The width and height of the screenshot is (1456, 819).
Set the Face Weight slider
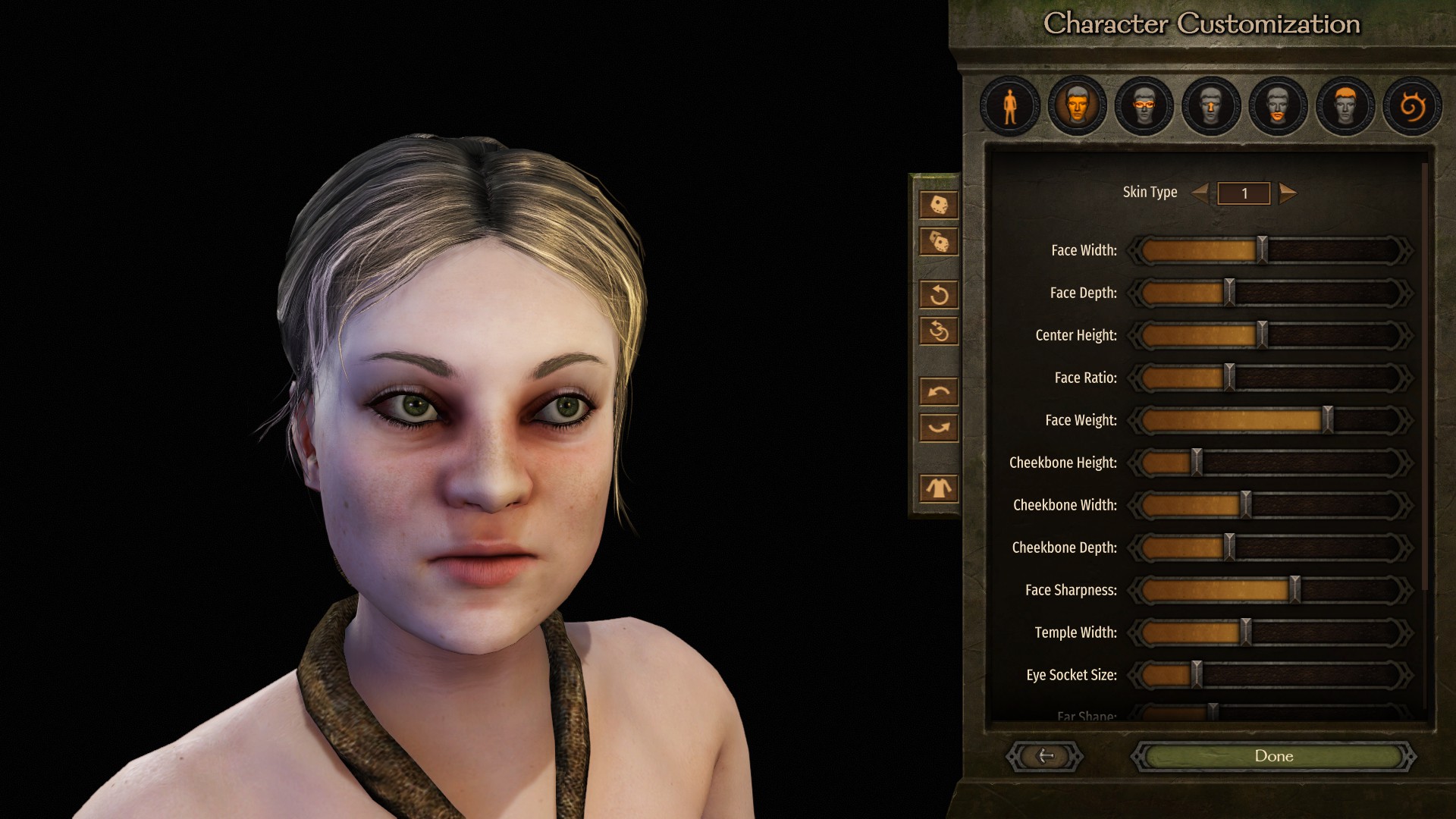tap(1327, 420)
